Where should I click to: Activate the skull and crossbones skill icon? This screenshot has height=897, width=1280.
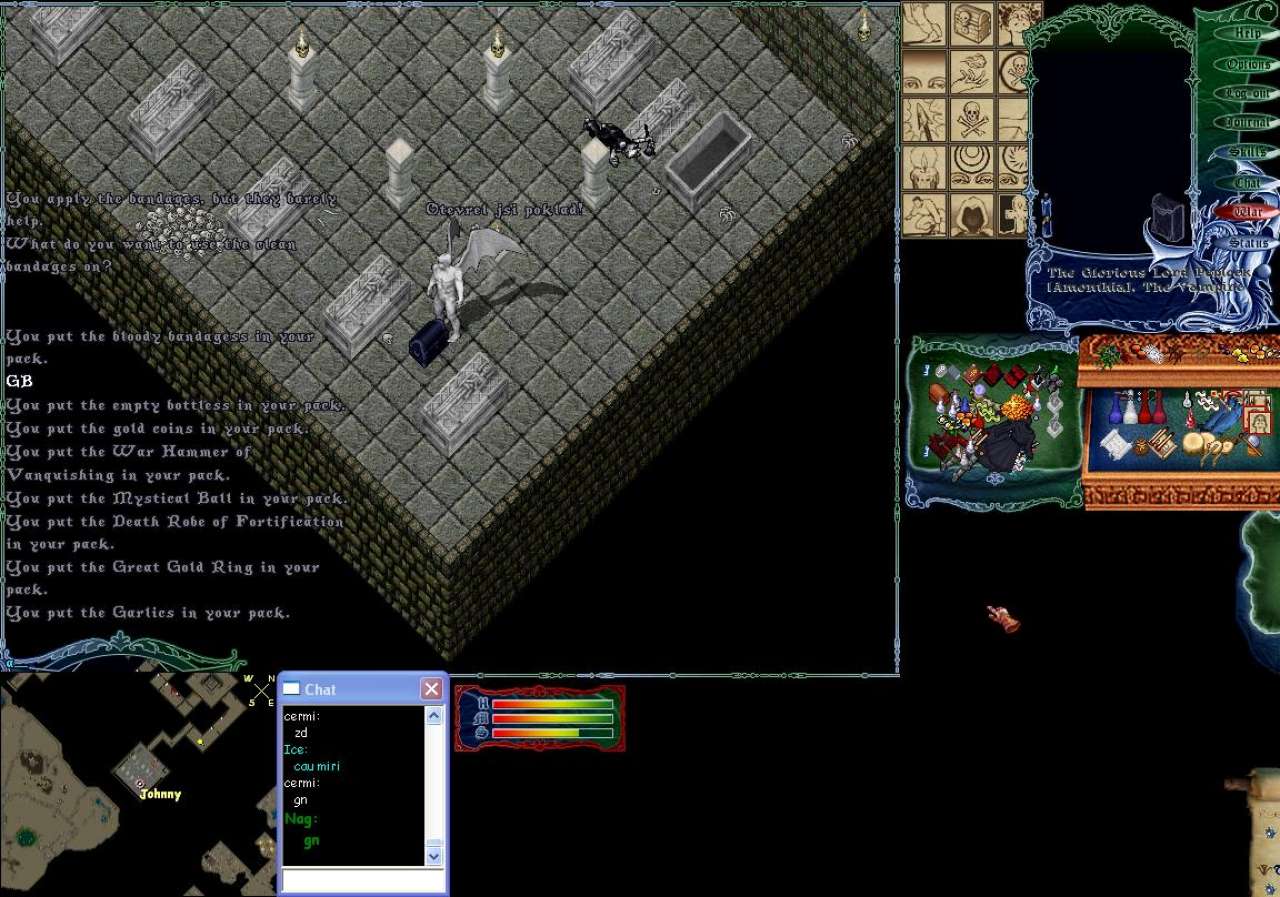[x=970, y=119]
